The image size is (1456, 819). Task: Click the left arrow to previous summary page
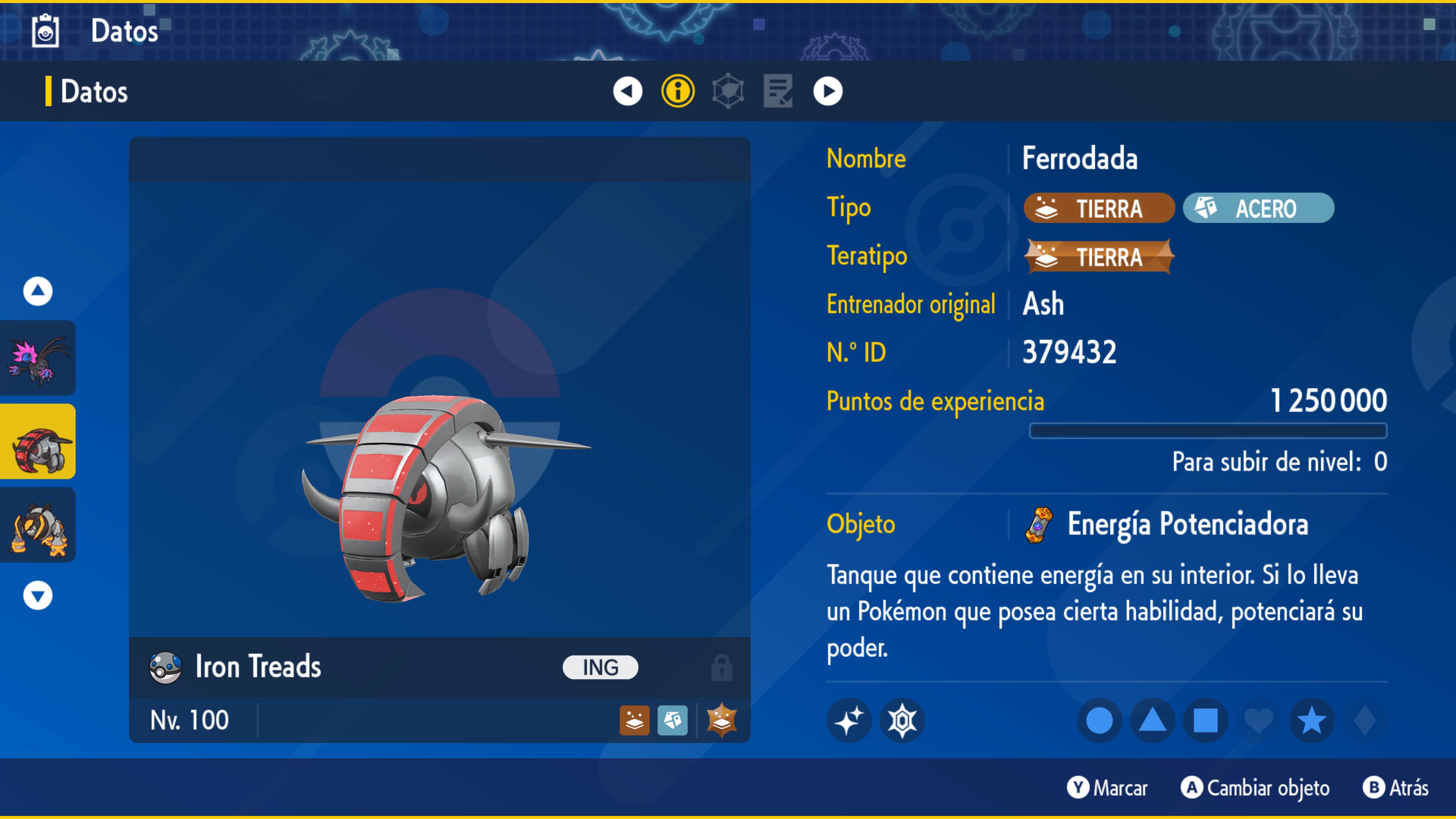click(628, 91)
